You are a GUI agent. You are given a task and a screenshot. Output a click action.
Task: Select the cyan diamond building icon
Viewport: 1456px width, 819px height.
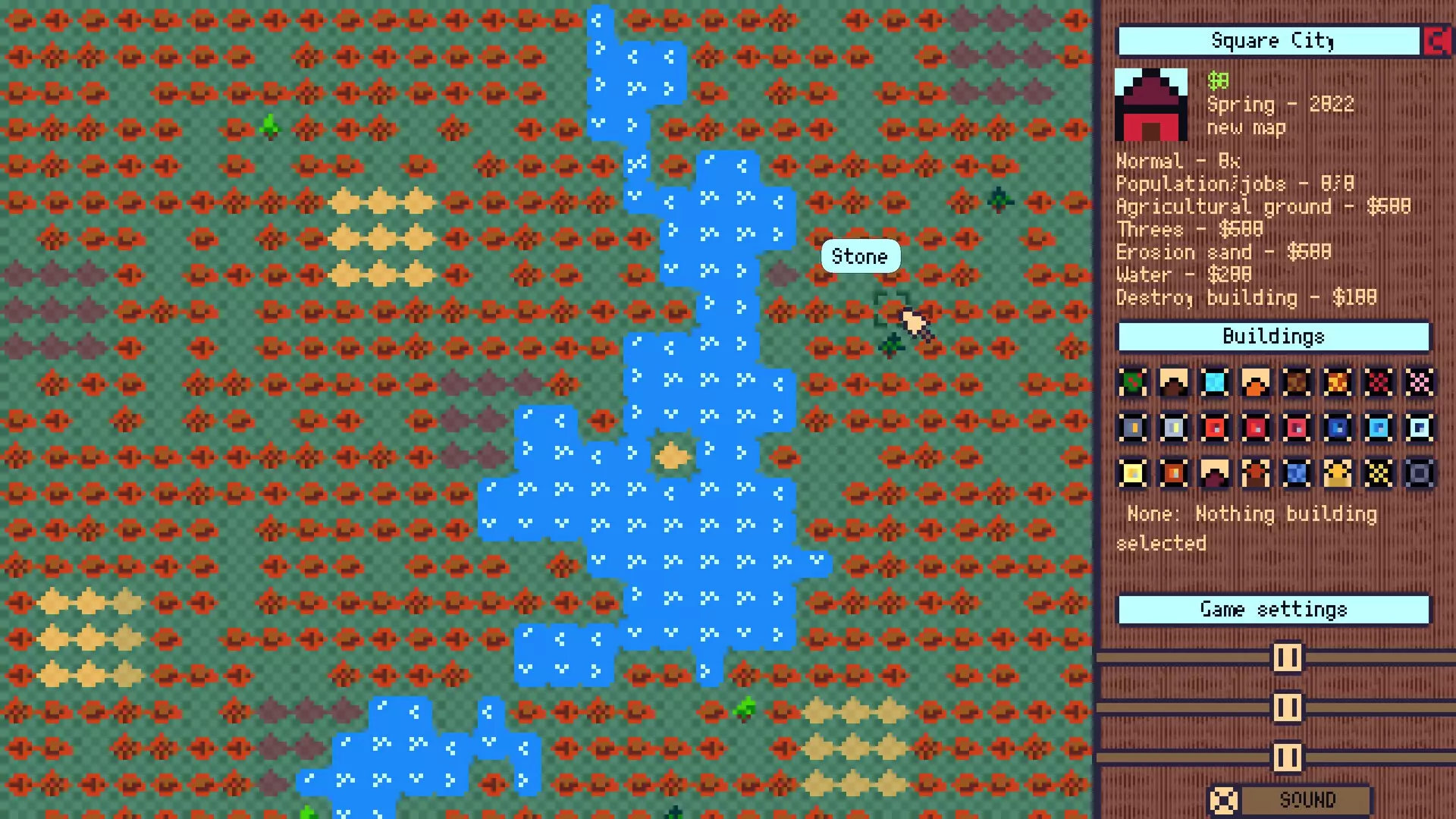tap(1214, 382)
